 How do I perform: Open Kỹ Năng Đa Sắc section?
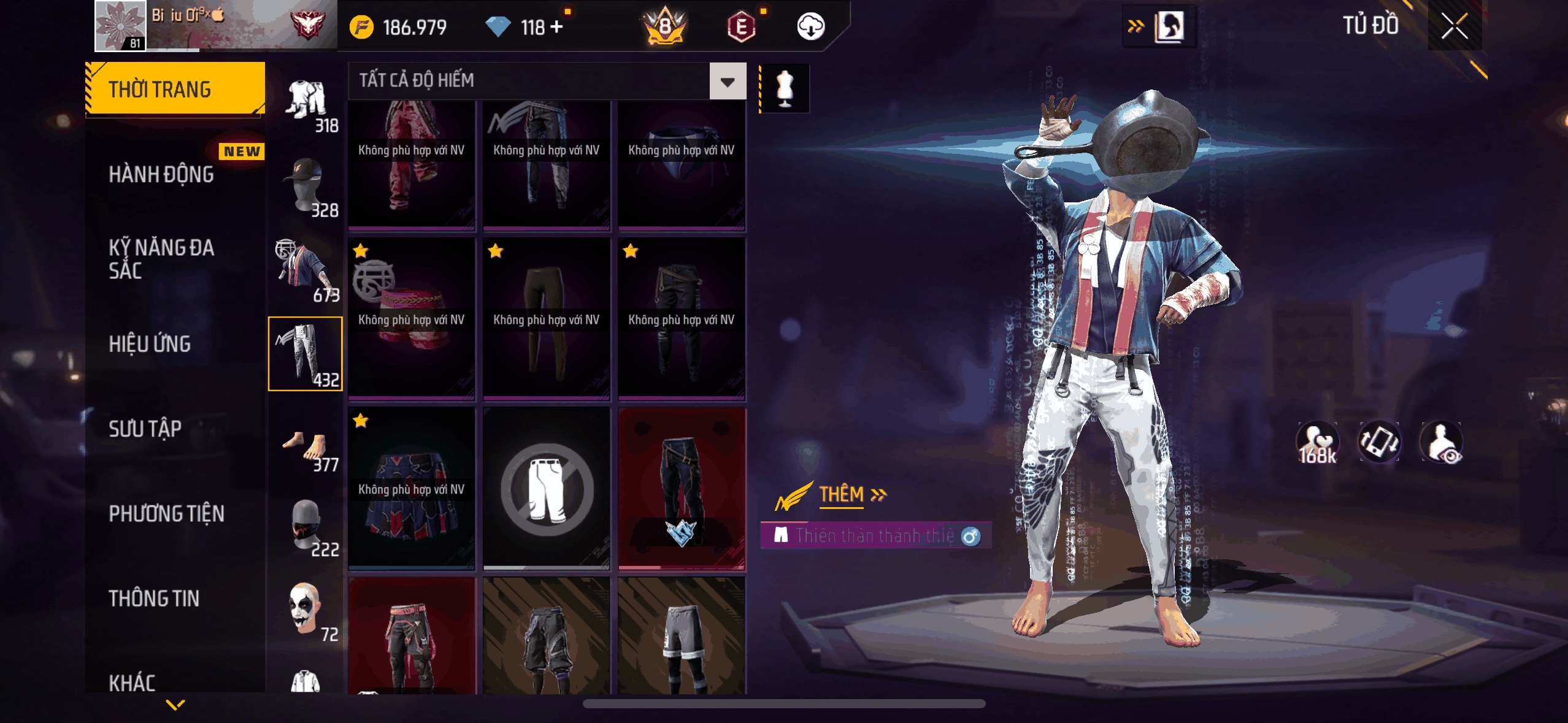coord(161,259)
